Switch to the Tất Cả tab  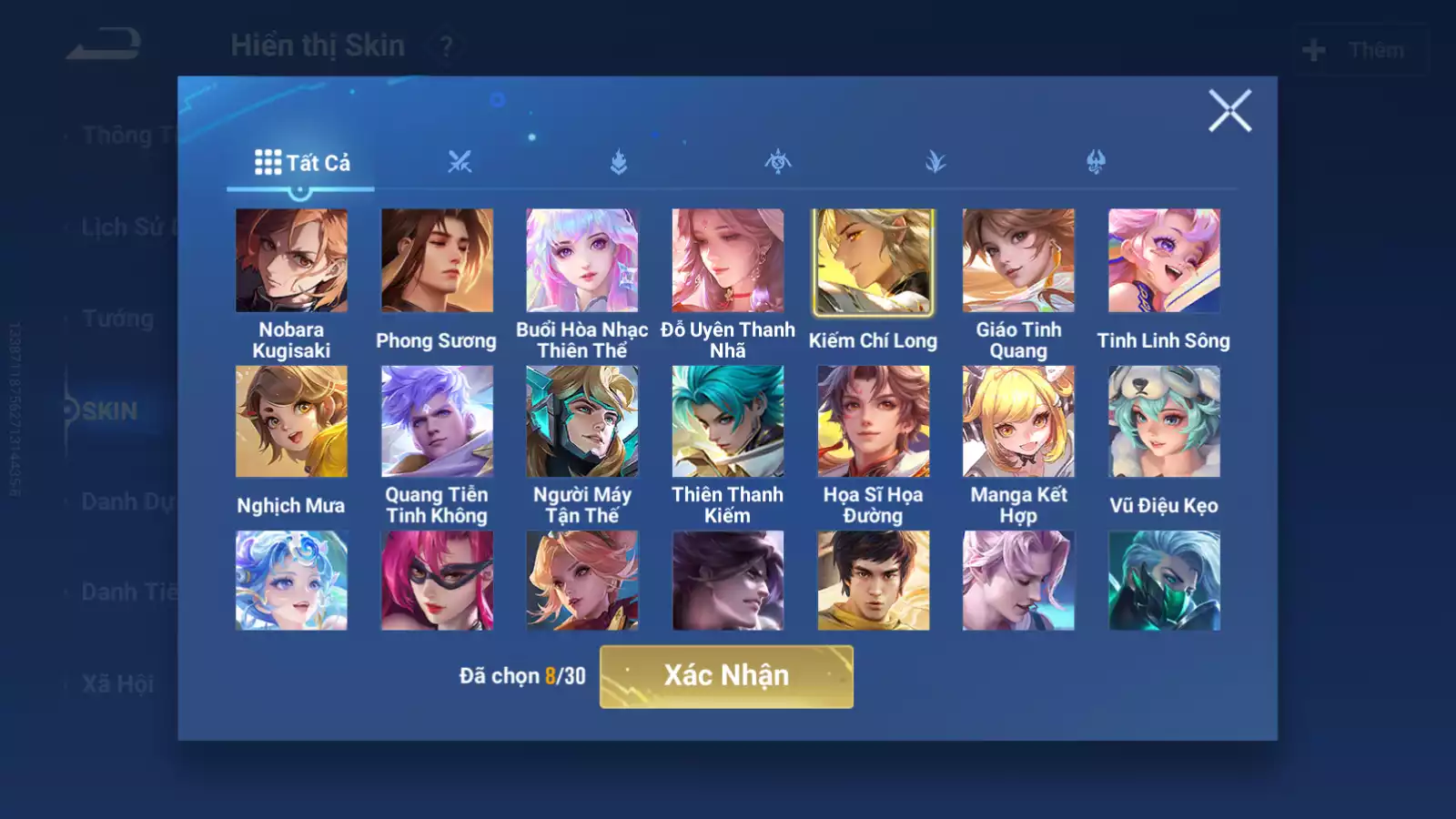pyautogui.click(x=301, y=163)
